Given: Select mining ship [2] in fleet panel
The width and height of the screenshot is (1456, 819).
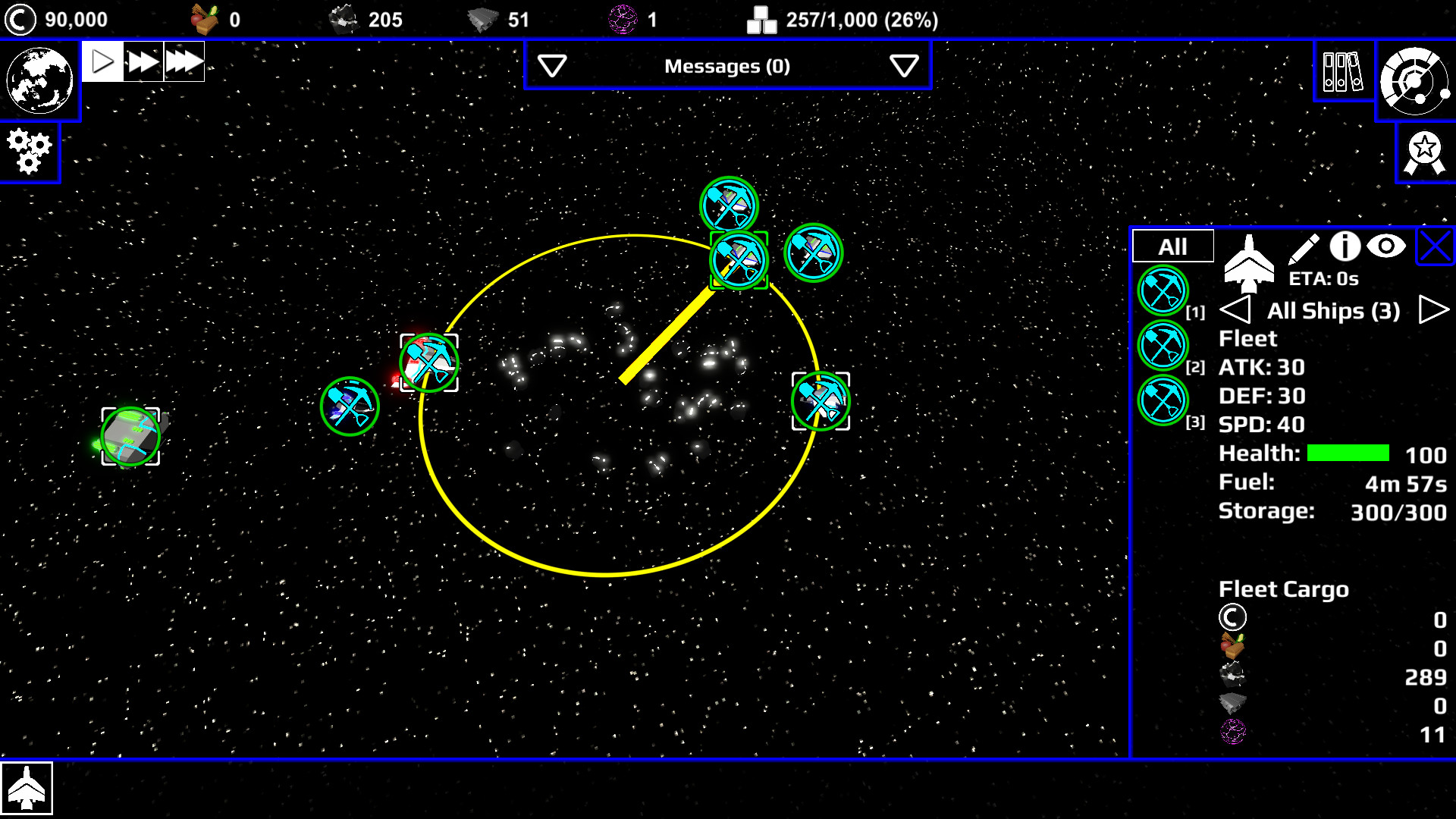Looking at the screenshot, I should (1162, 345).
